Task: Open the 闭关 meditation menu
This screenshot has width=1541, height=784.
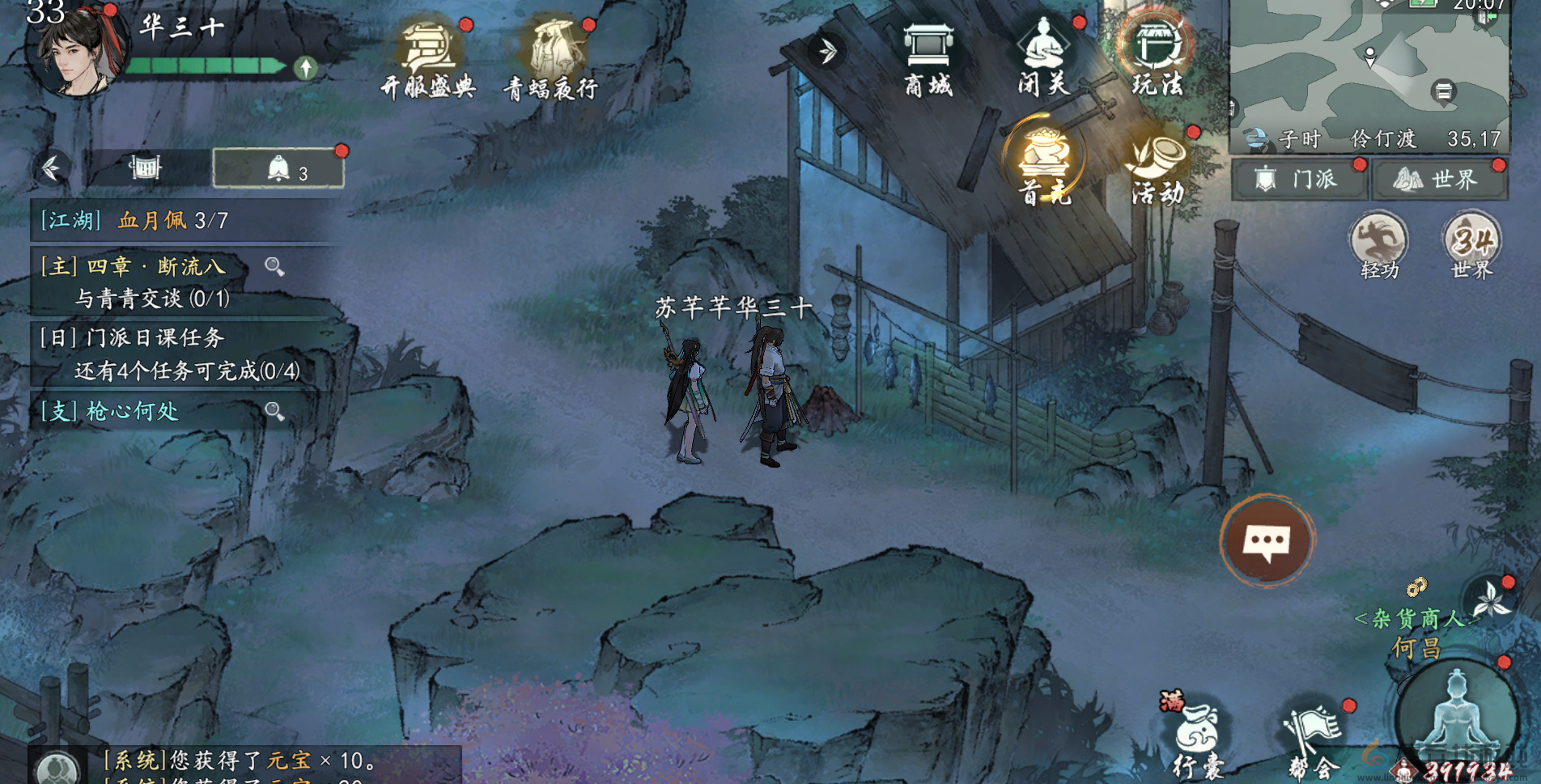Action: click(x=1044, y=57)
